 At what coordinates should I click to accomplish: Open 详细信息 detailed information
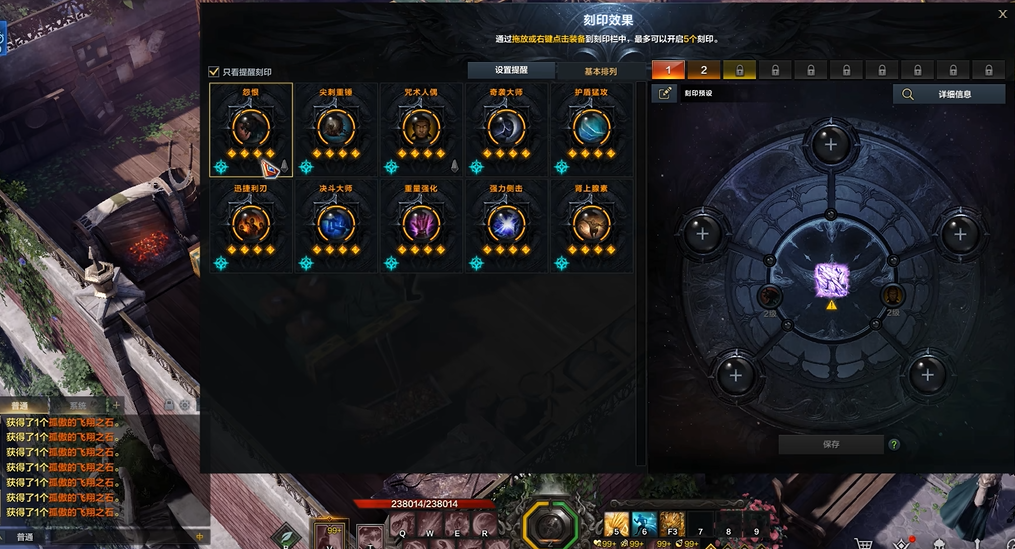tap(948, 94)
